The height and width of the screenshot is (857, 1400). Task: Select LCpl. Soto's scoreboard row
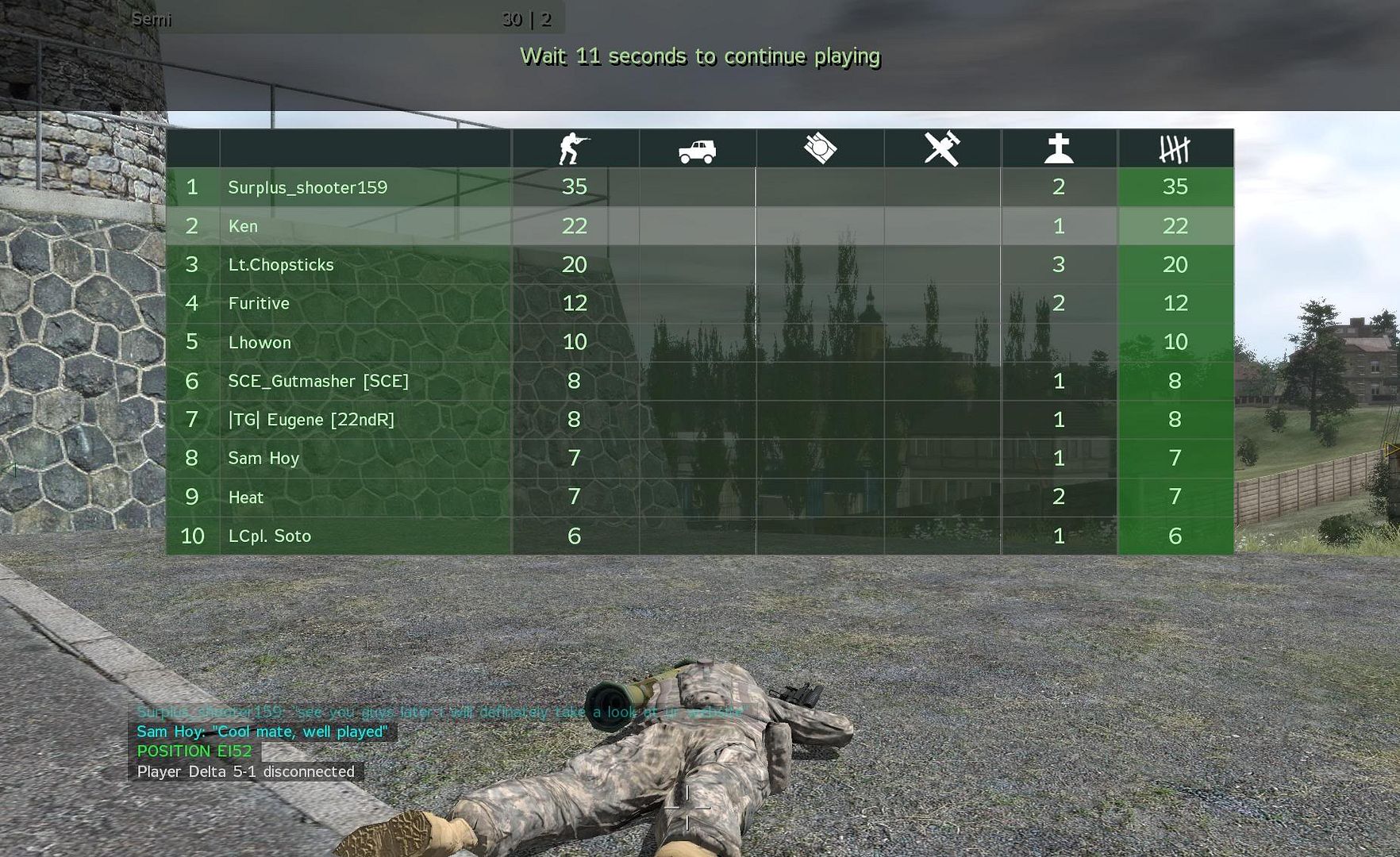(x=270, y=536)
